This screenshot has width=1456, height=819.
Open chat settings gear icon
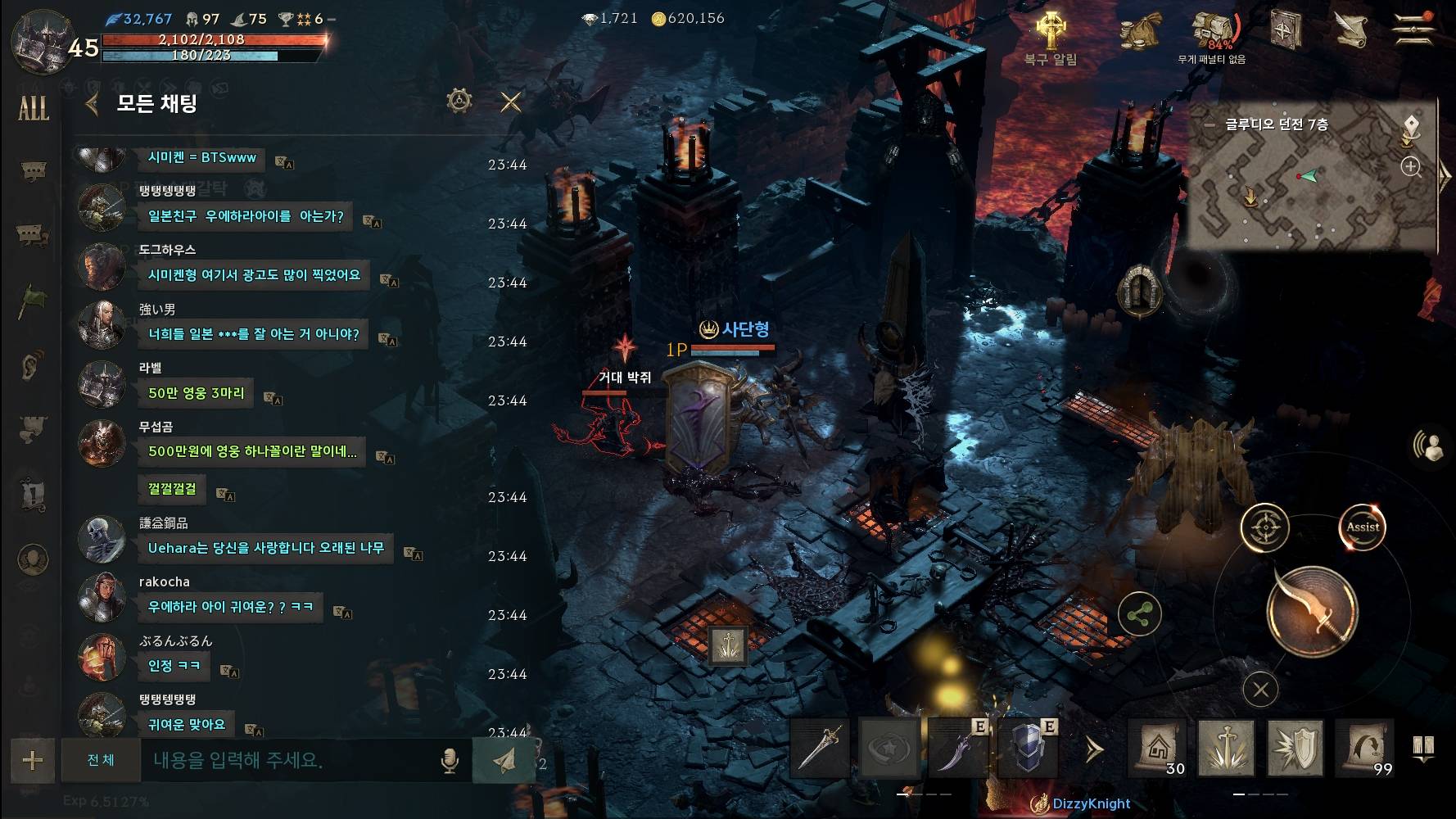coord(459,102)
